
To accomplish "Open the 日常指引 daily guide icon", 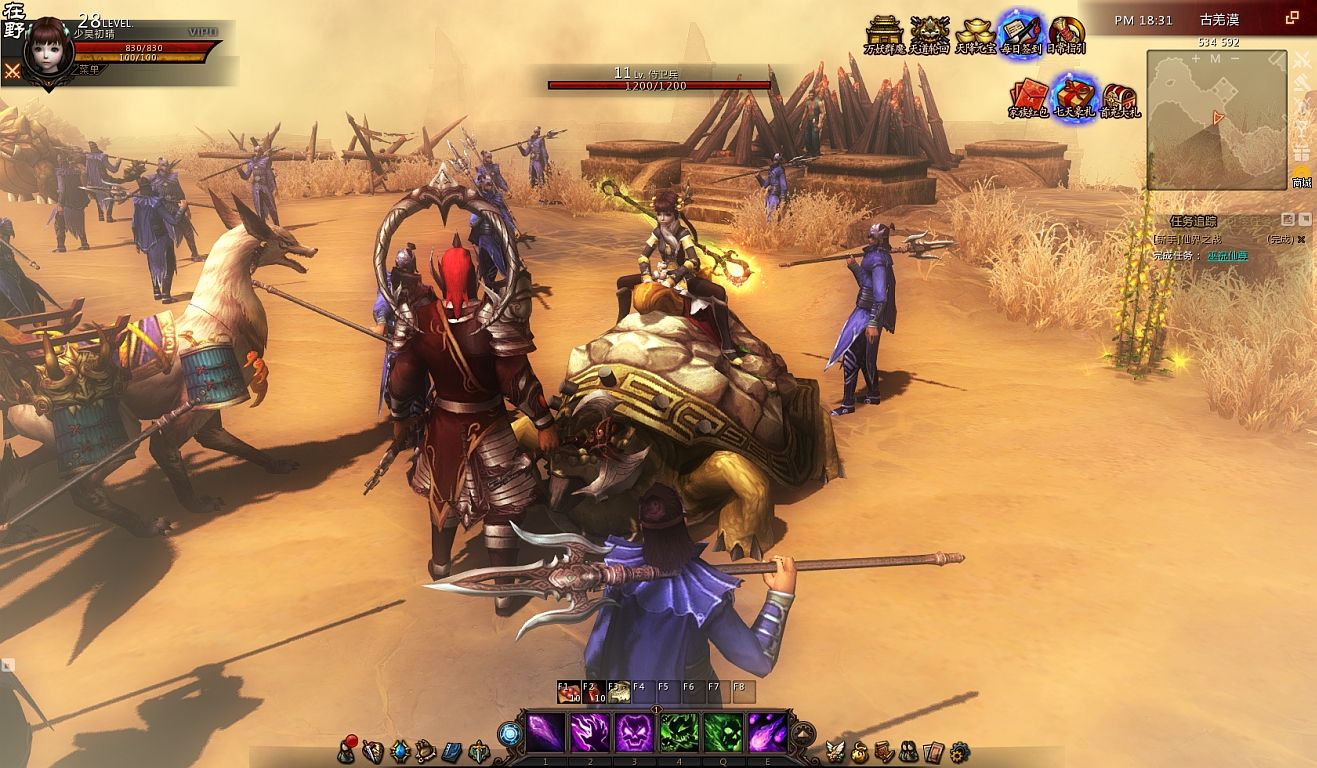I will coord(1066,34).
